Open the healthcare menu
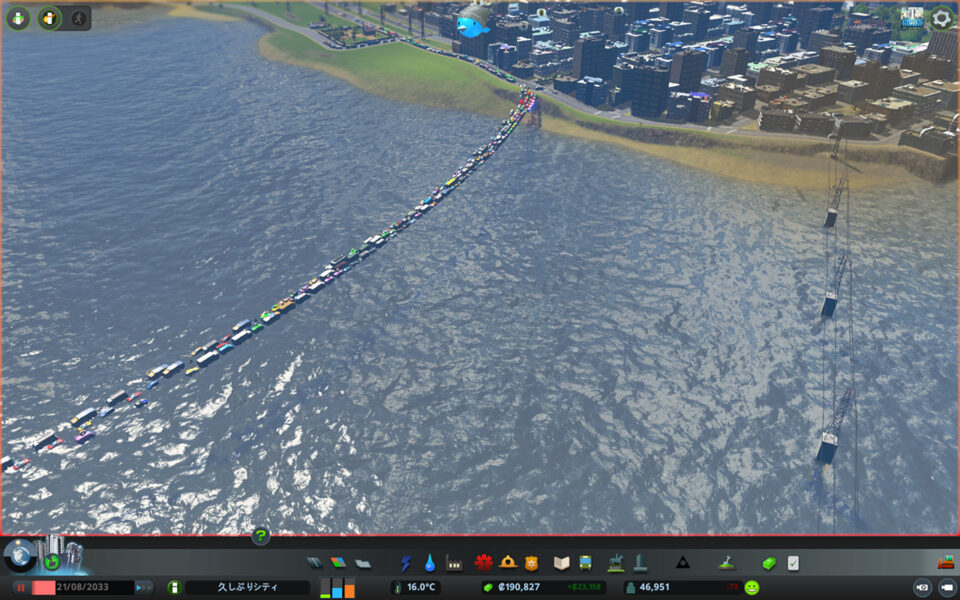The height and width of the screenshot is (600, 960). click(x=484, y=563)
